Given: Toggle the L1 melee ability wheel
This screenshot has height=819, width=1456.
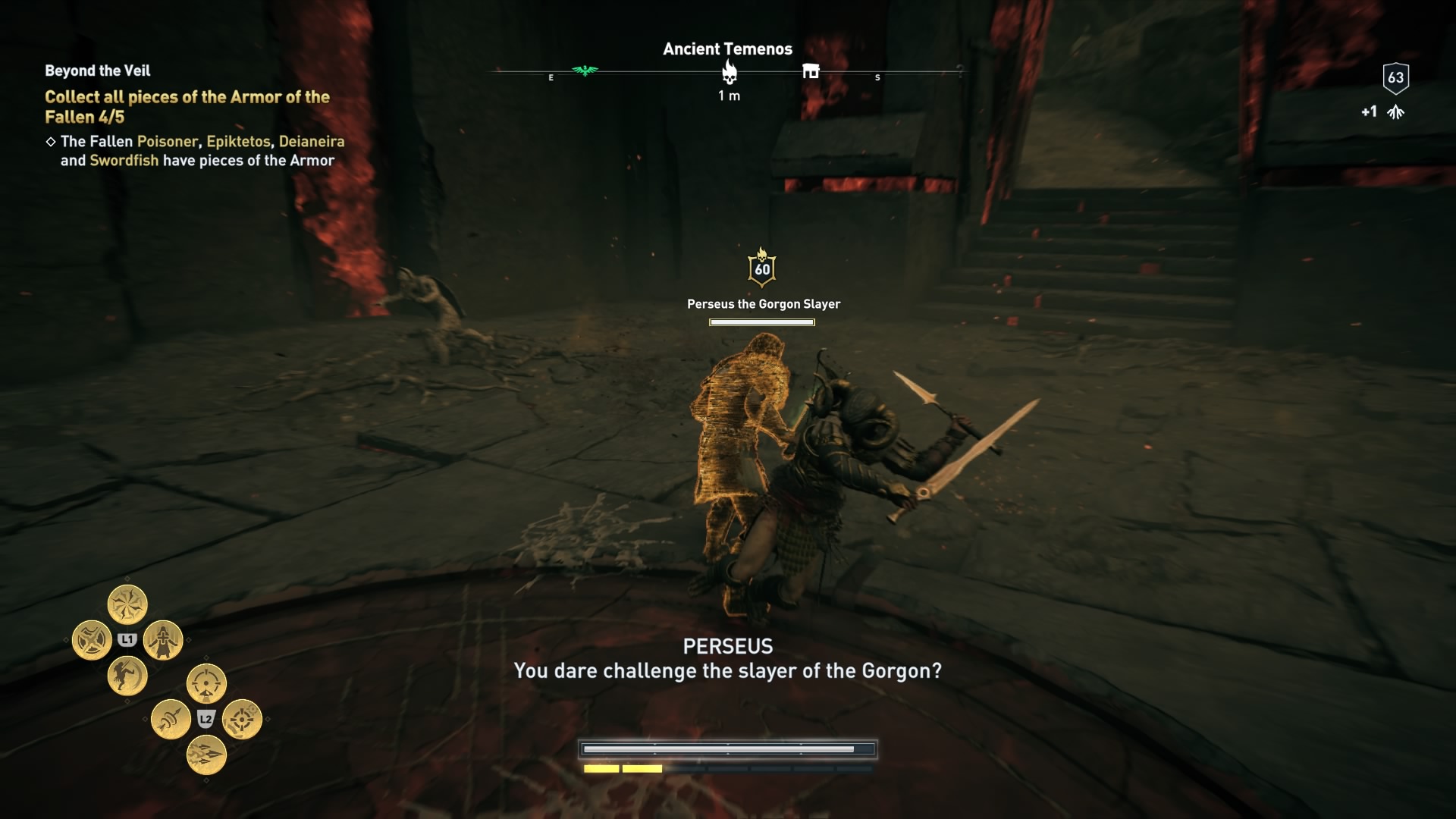Looking at the screenshot, I should coord(129,639).
